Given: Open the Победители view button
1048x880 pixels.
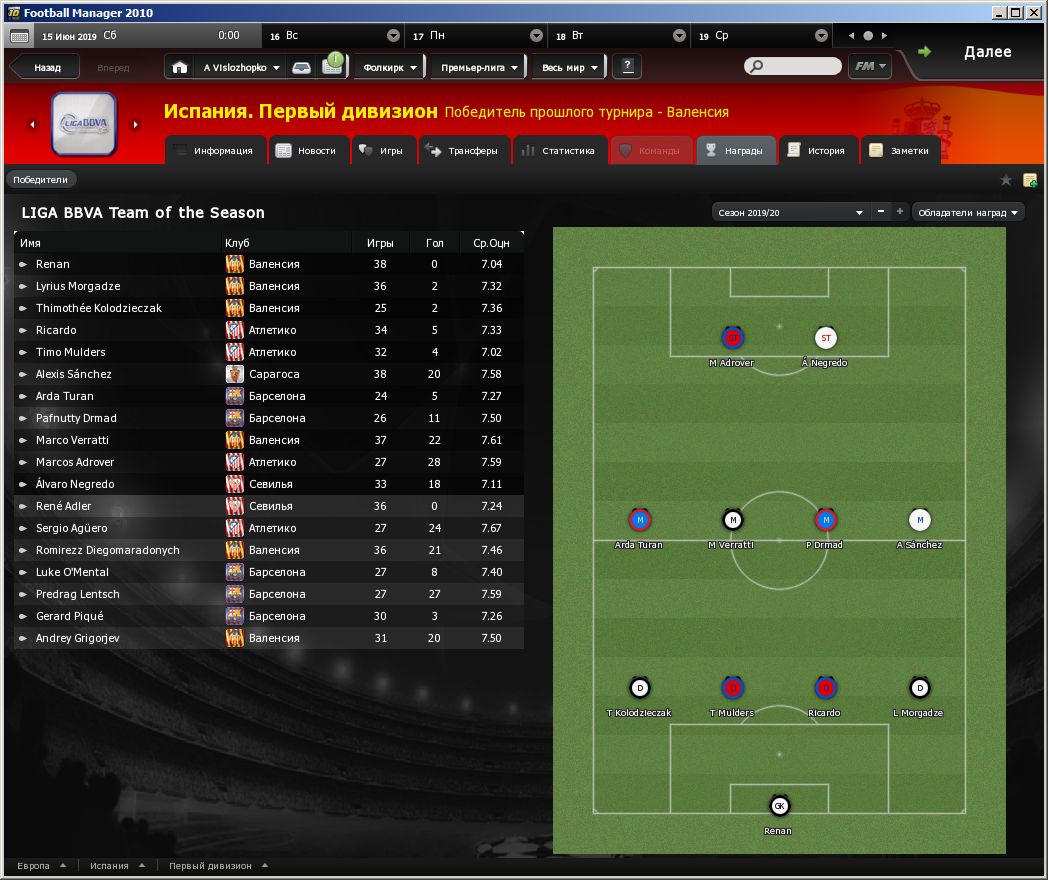Looking at the screenshot, I should coord(41,180).
